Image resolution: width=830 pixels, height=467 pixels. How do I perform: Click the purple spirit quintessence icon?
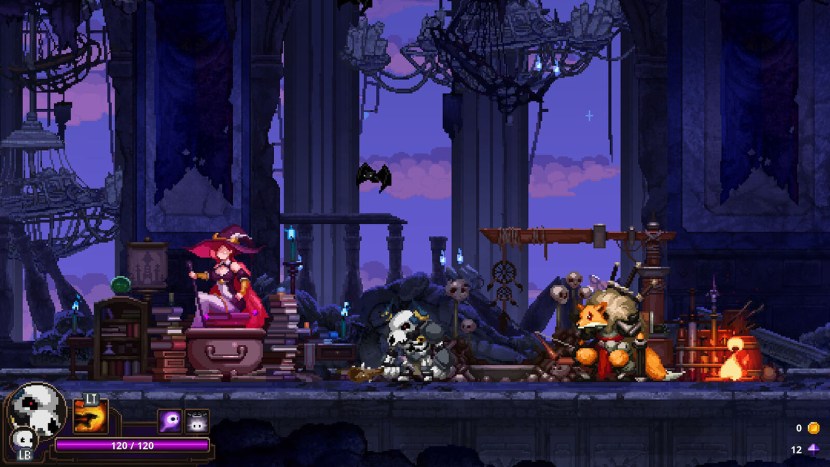click(x=169, y=420)
